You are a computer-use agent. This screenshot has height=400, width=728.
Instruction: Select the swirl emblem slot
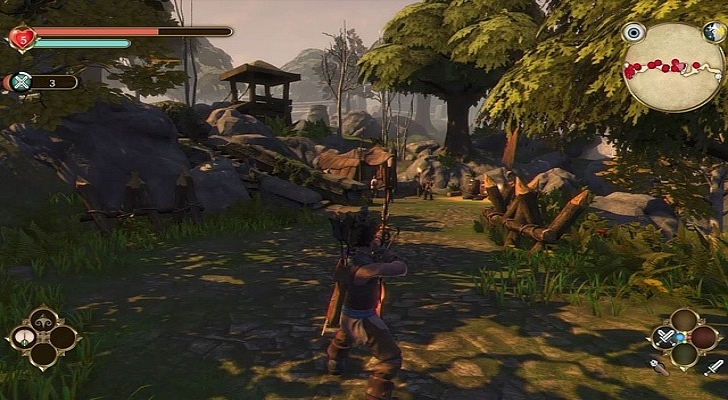click(43, 320)
